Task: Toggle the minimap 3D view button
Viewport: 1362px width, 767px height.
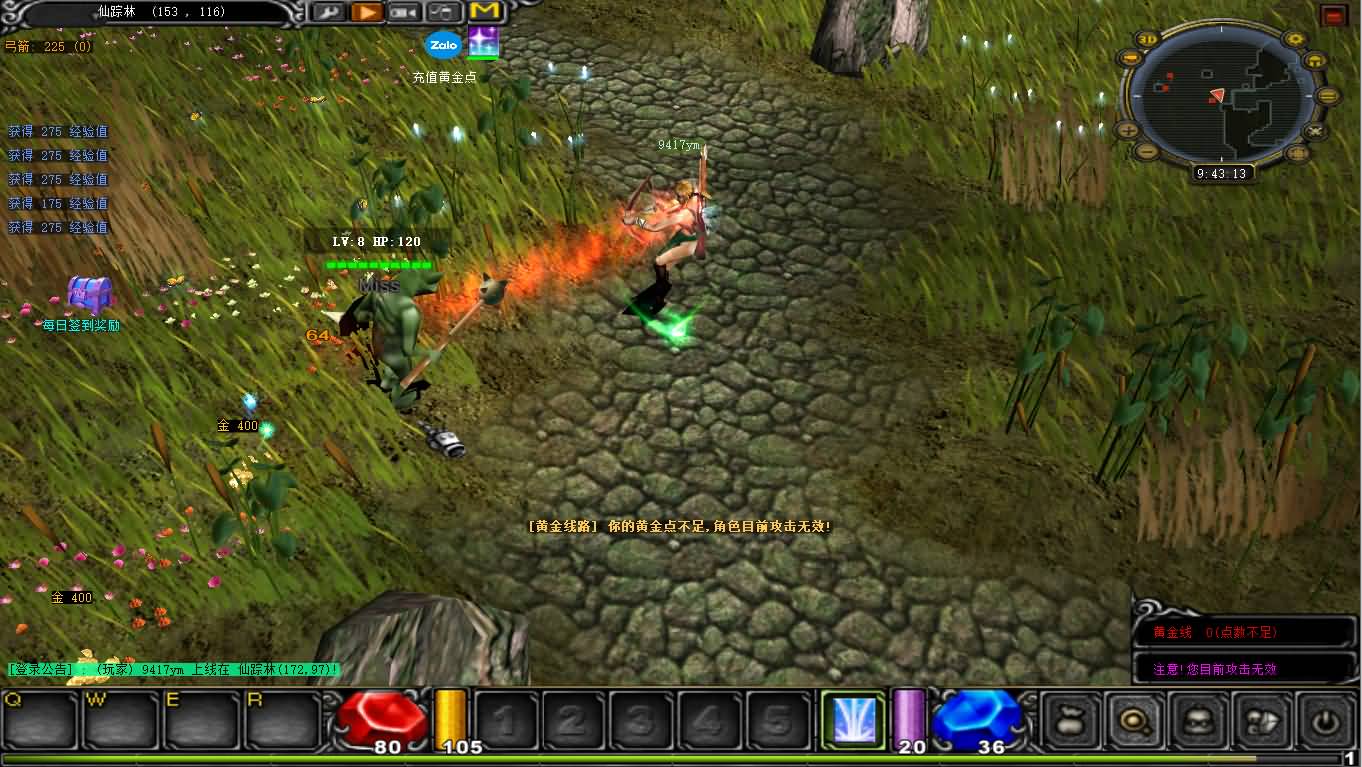Action: coord(1147,40)
